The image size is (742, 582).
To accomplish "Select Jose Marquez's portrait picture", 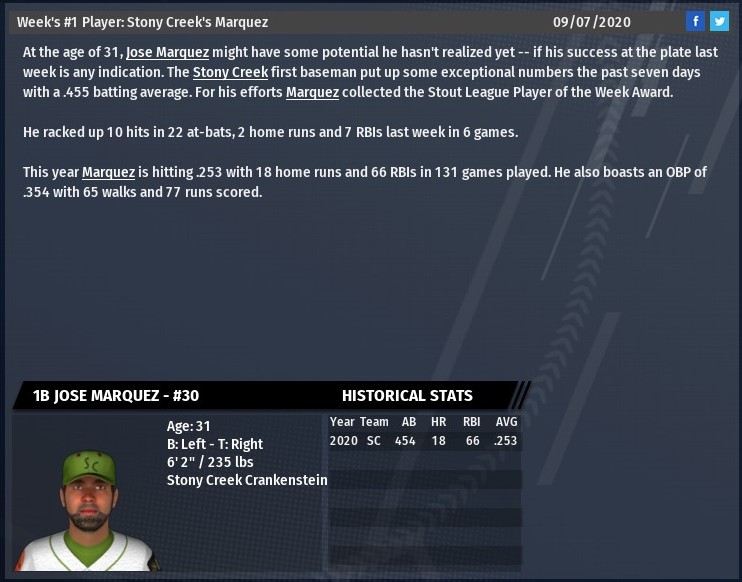I will pos(84,498).
